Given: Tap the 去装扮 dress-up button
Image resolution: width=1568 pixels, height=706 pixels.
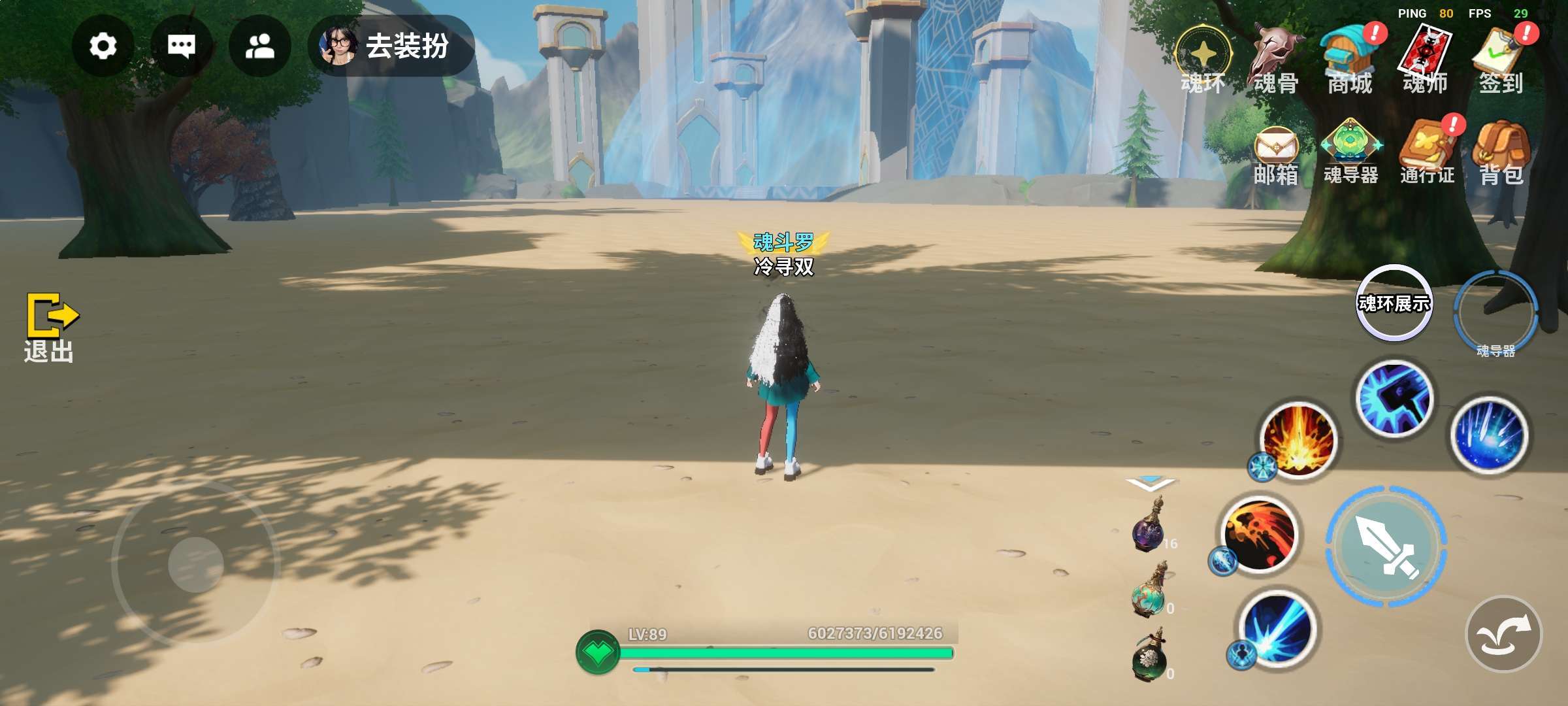Looking at the screenshot, I should 392,46.
